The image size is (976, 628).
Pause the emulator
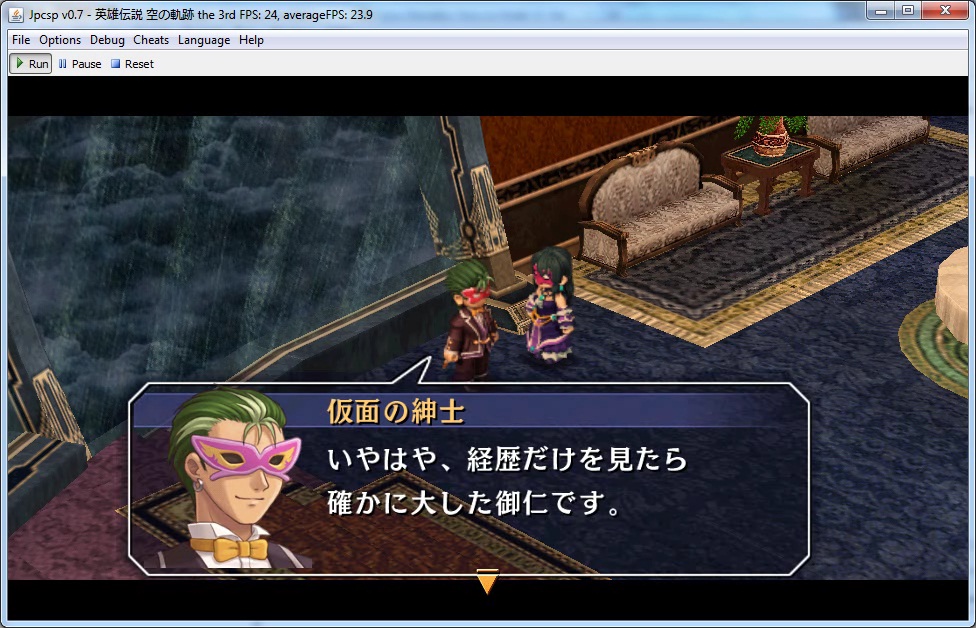pos(80,64)
